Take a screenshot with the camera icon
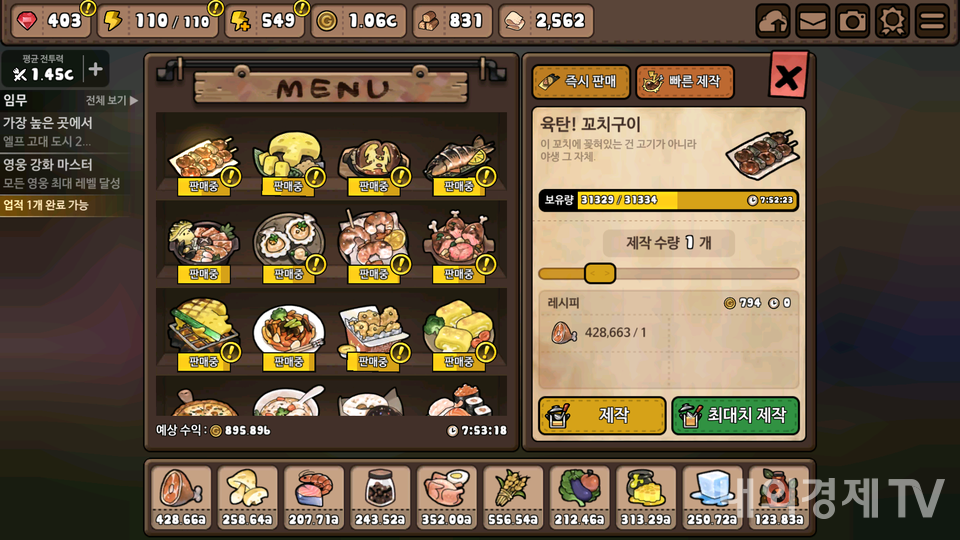 tap(852, 21)
